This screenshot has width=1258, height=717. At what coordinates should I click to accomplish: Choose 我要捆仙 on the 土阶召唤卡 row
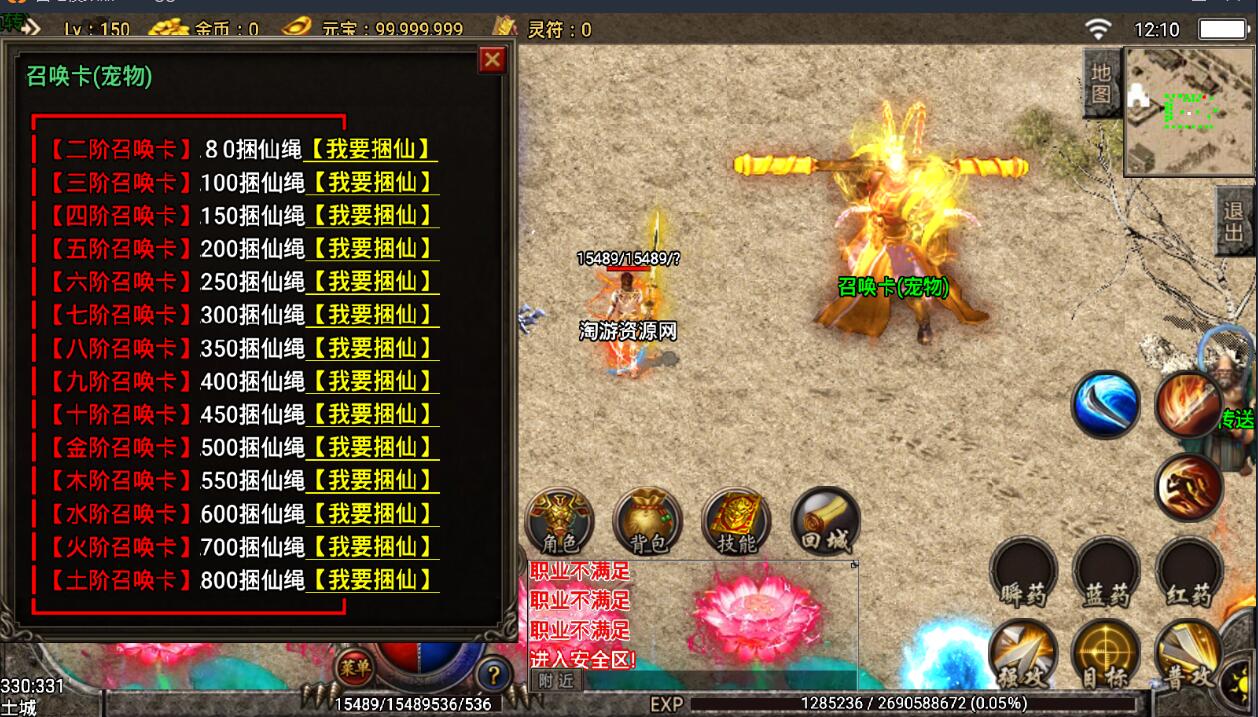point(372,580)
